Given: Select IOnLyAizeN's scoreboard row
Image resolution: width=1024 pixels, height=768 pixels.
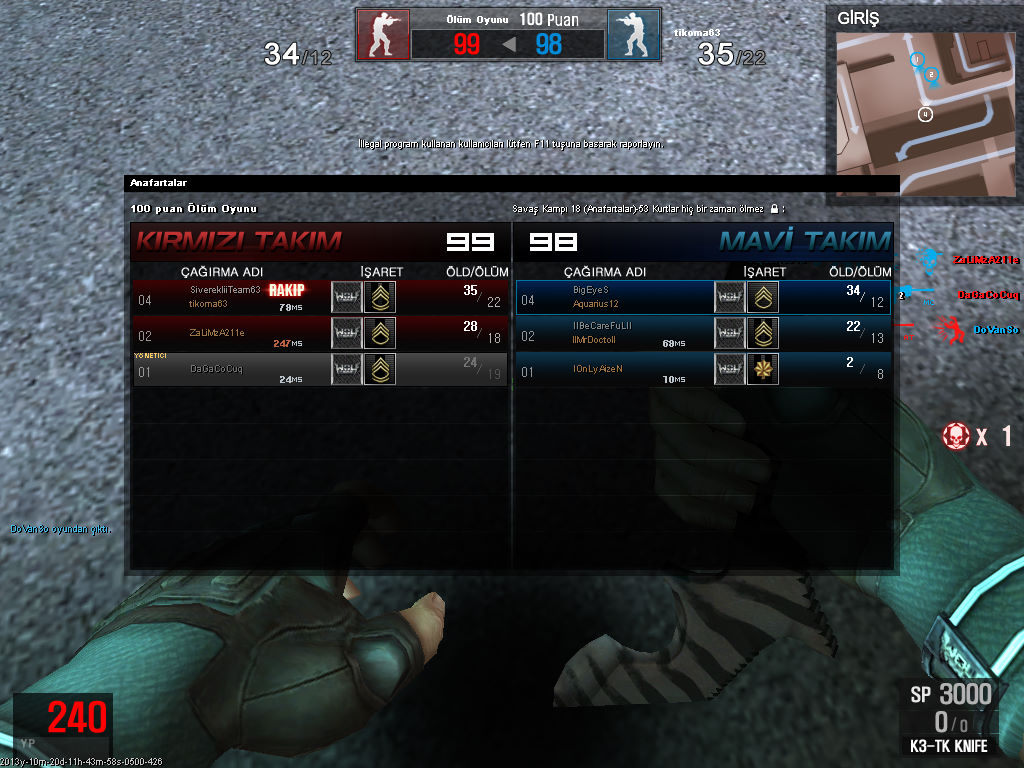Looking at the screenshot, I should 702,369.
